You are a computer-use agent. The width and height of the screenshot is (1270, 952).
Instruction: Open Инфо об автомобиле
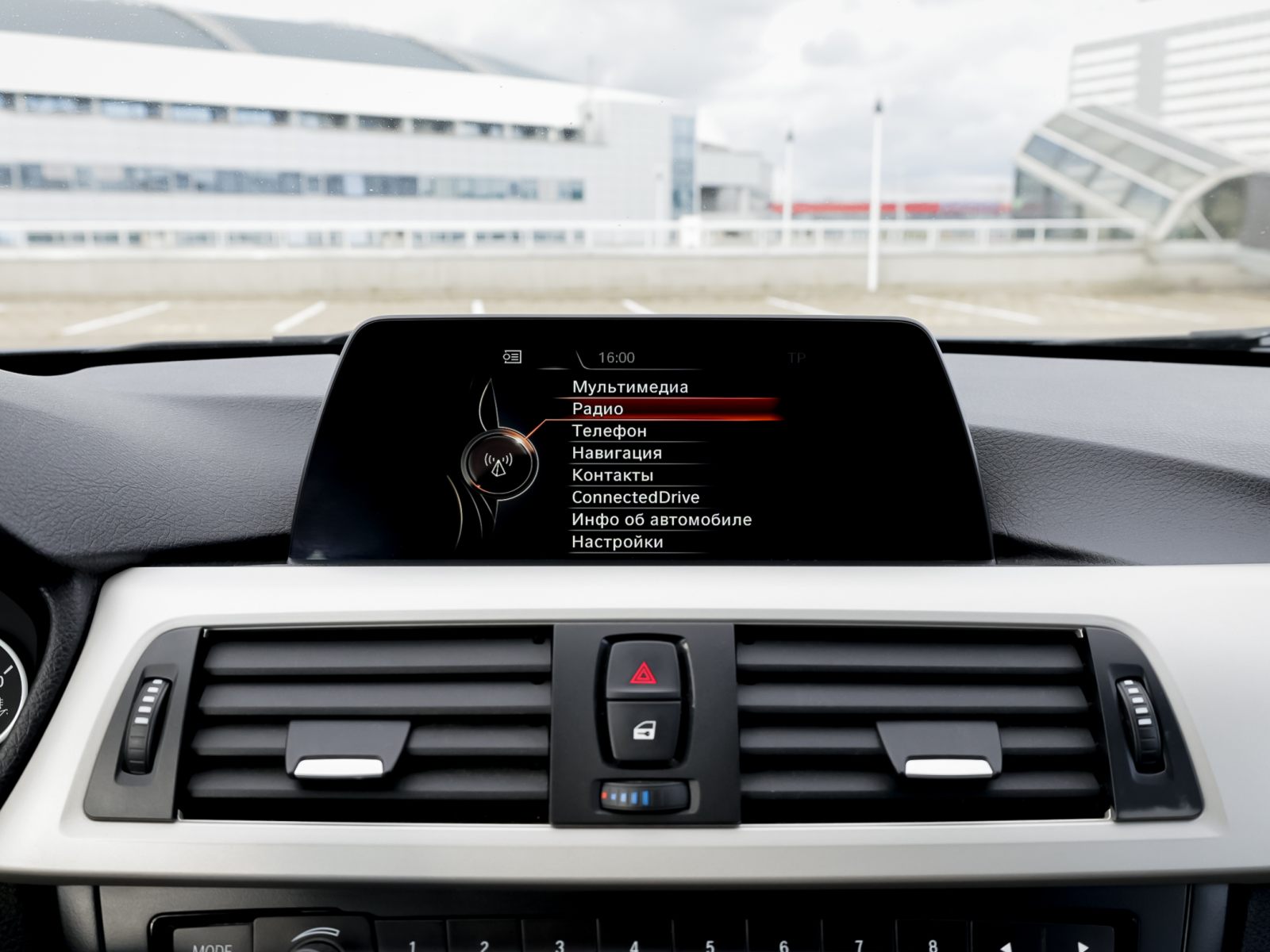[661, 520]
